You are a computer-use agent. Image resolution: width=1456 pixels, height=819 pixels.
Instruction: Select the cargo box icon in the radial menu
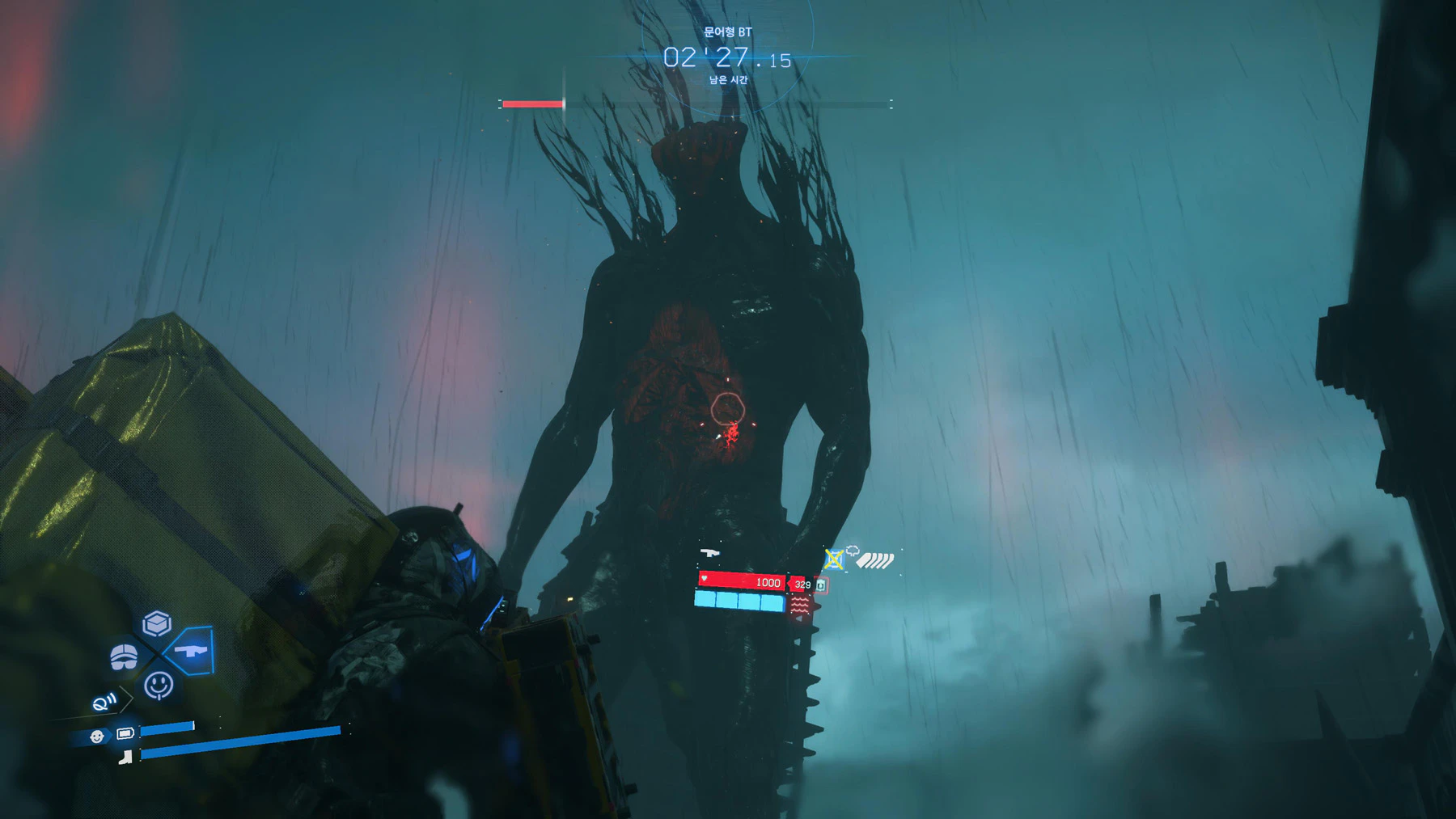(x=157, y=623)
